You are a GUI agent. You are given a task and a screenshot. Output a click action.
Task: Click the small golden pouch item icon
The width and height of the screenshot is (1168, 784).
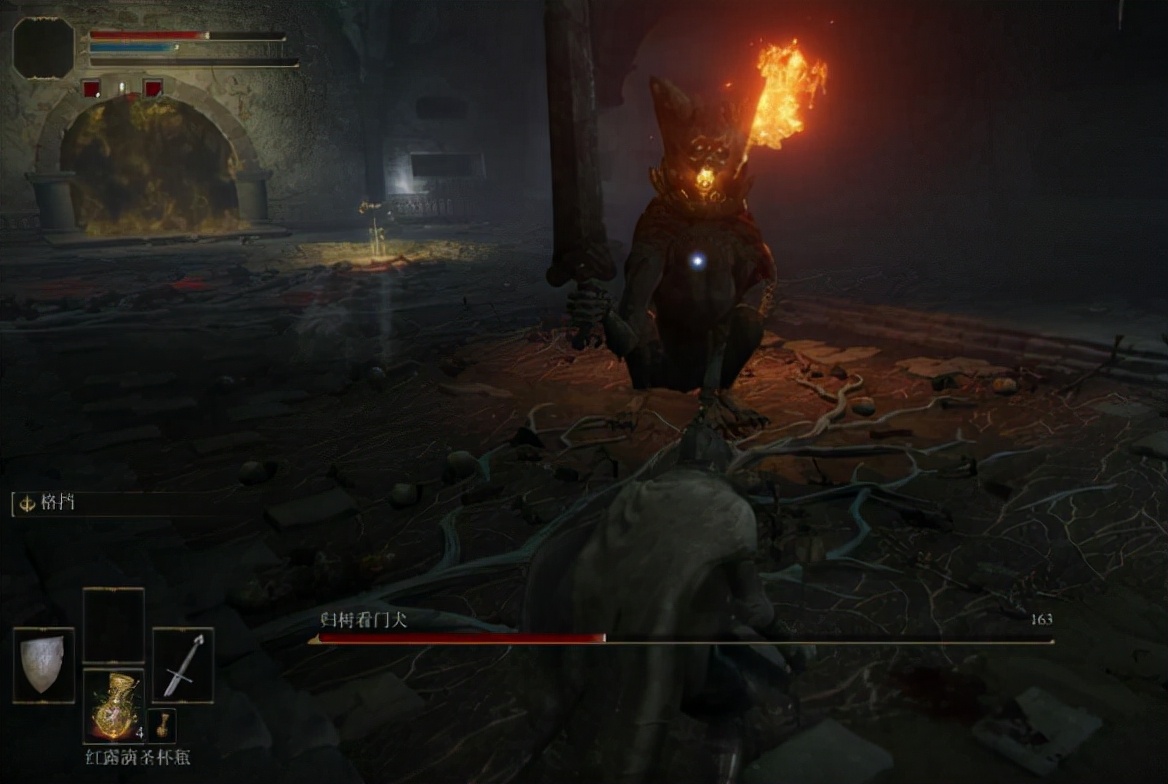162,723
